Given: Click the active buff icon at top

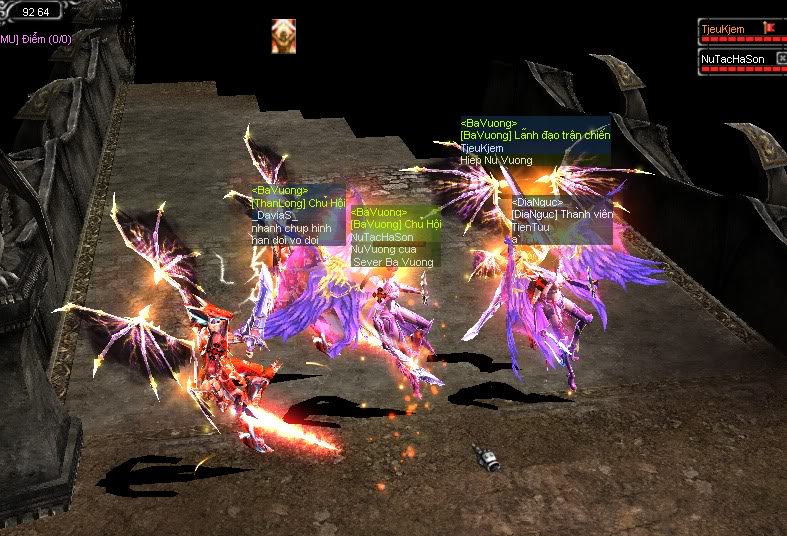Looking at the screenshot, I should click(x=283, y=36).
